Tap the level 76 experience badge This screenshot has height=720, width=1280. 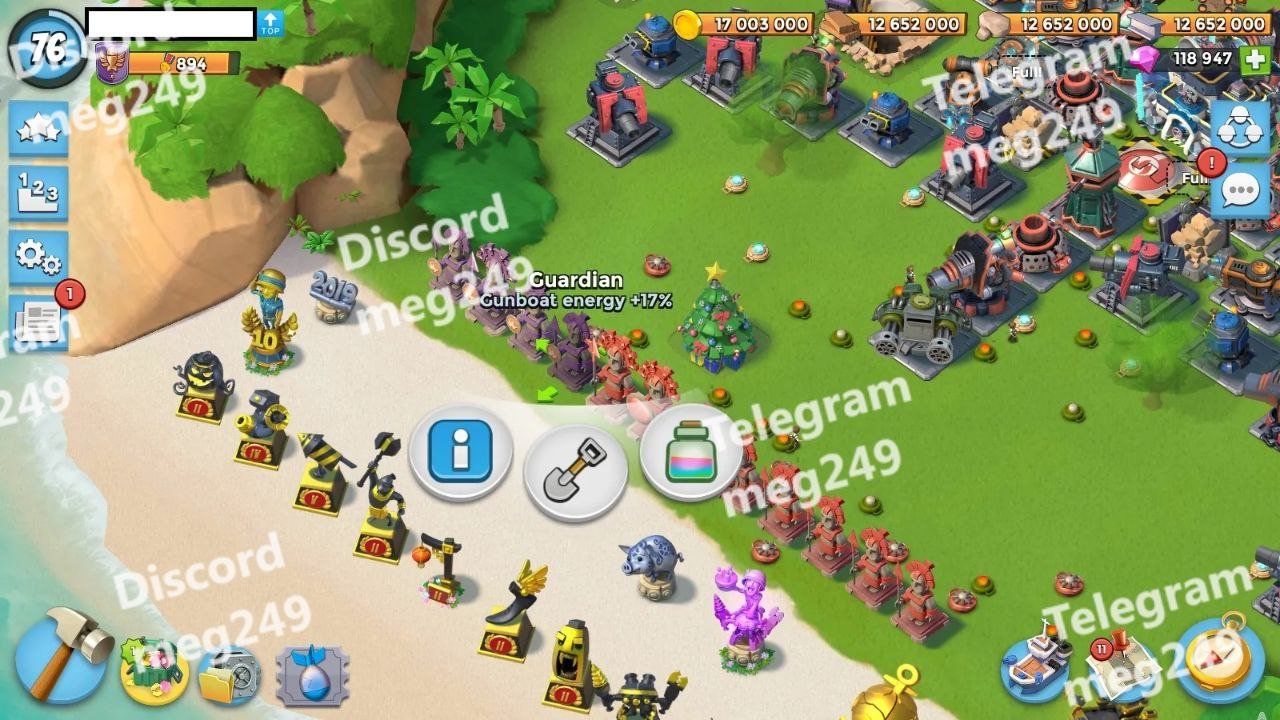coord(47,47)
